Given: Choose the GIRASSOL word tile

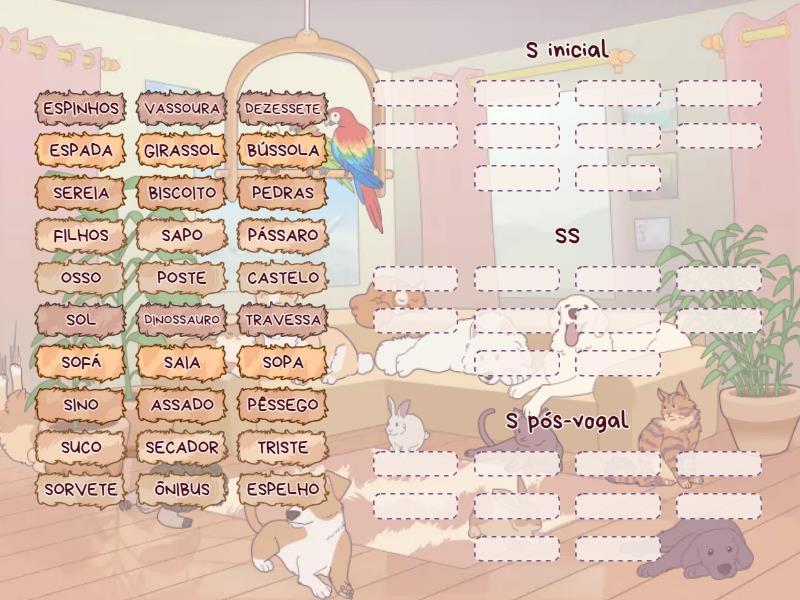Looking at the screenshot, I should (x=182, y=150).
